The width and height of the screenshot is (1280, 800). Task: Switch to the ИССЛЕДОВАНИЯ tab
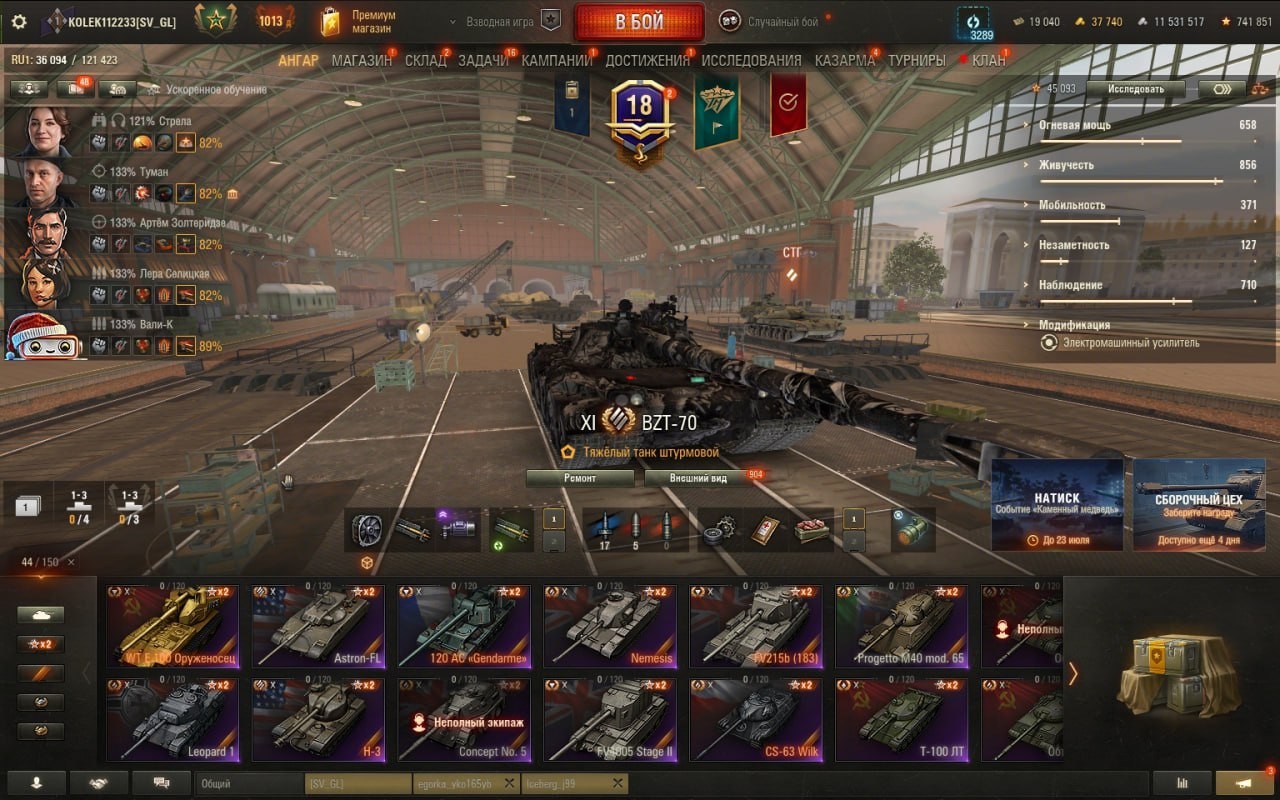pyautogui.click(x=751, y=60)
